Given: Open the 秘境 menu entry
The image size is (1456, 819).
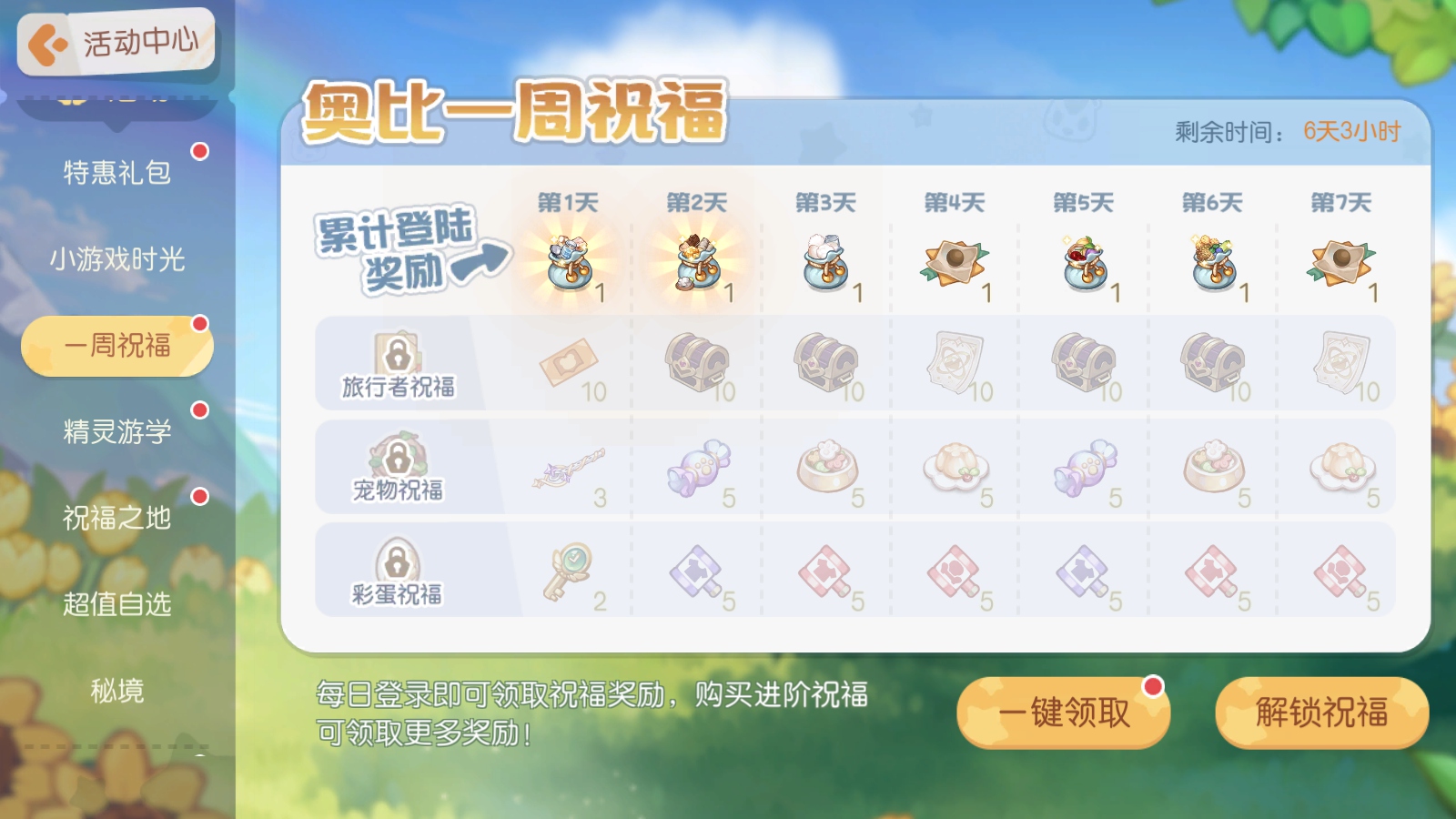Looking at the screenshot, I should (116, 692).
